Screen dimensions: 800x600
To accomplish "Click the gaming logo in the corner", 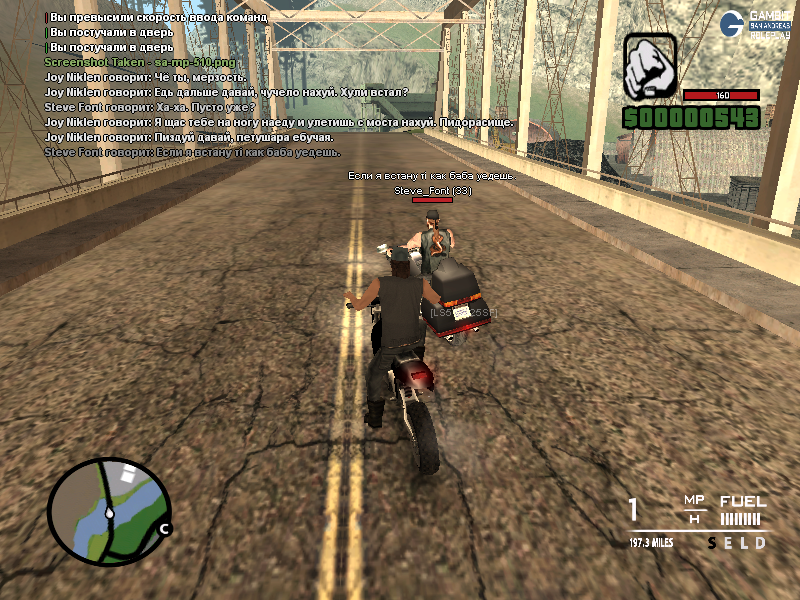I will pyautogui.click(x=762, y=21).
